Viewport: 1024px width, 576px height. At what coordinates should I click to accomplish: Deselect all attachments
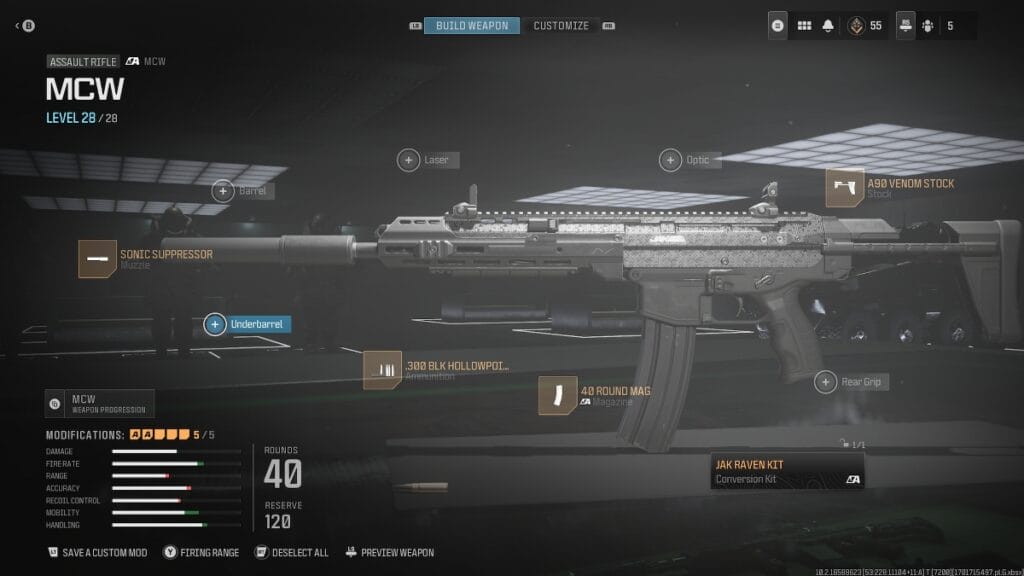pos(291,552)
